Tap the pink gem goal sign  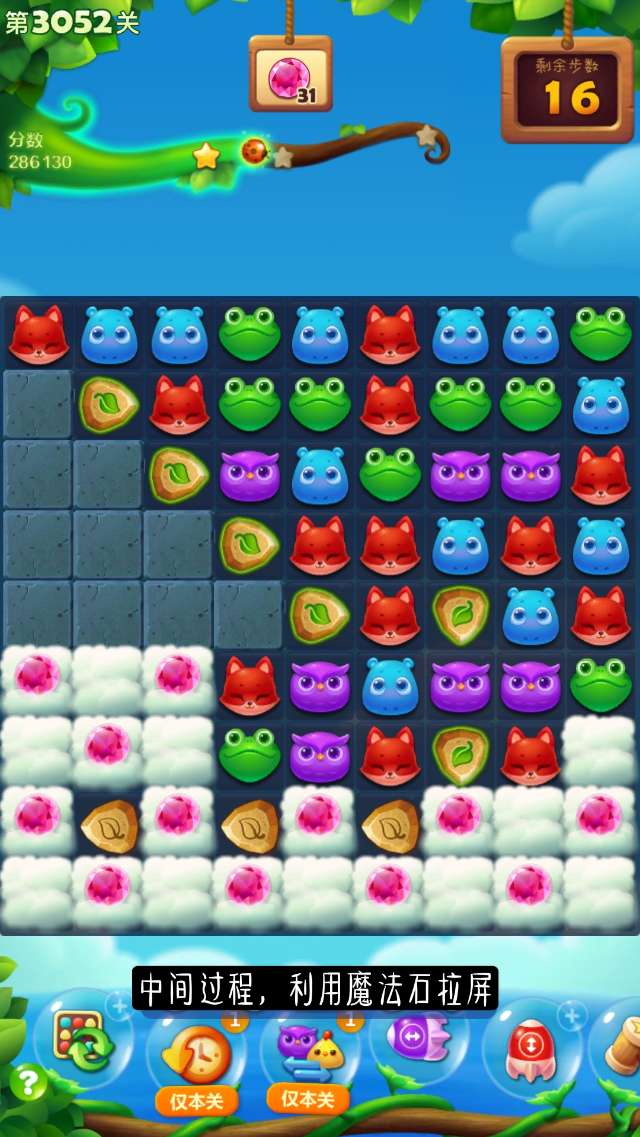[291, 76]
